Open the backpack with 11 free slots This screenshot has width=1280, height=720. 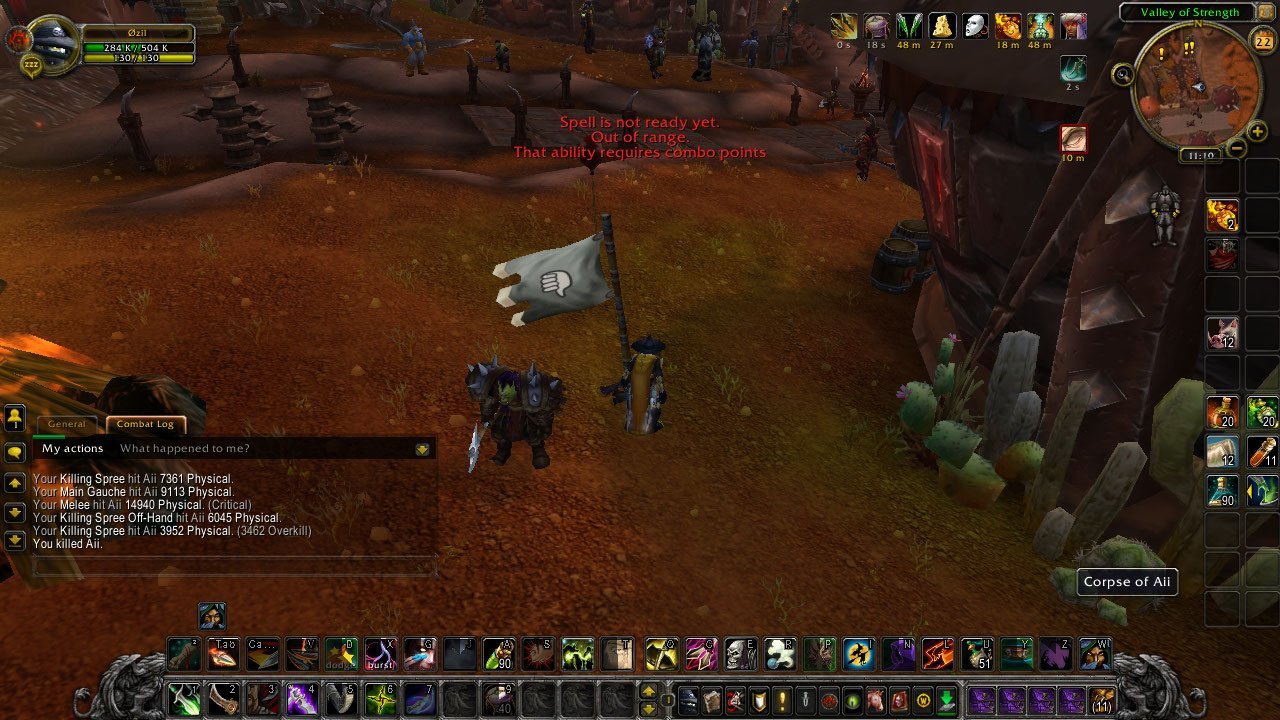1102,699
